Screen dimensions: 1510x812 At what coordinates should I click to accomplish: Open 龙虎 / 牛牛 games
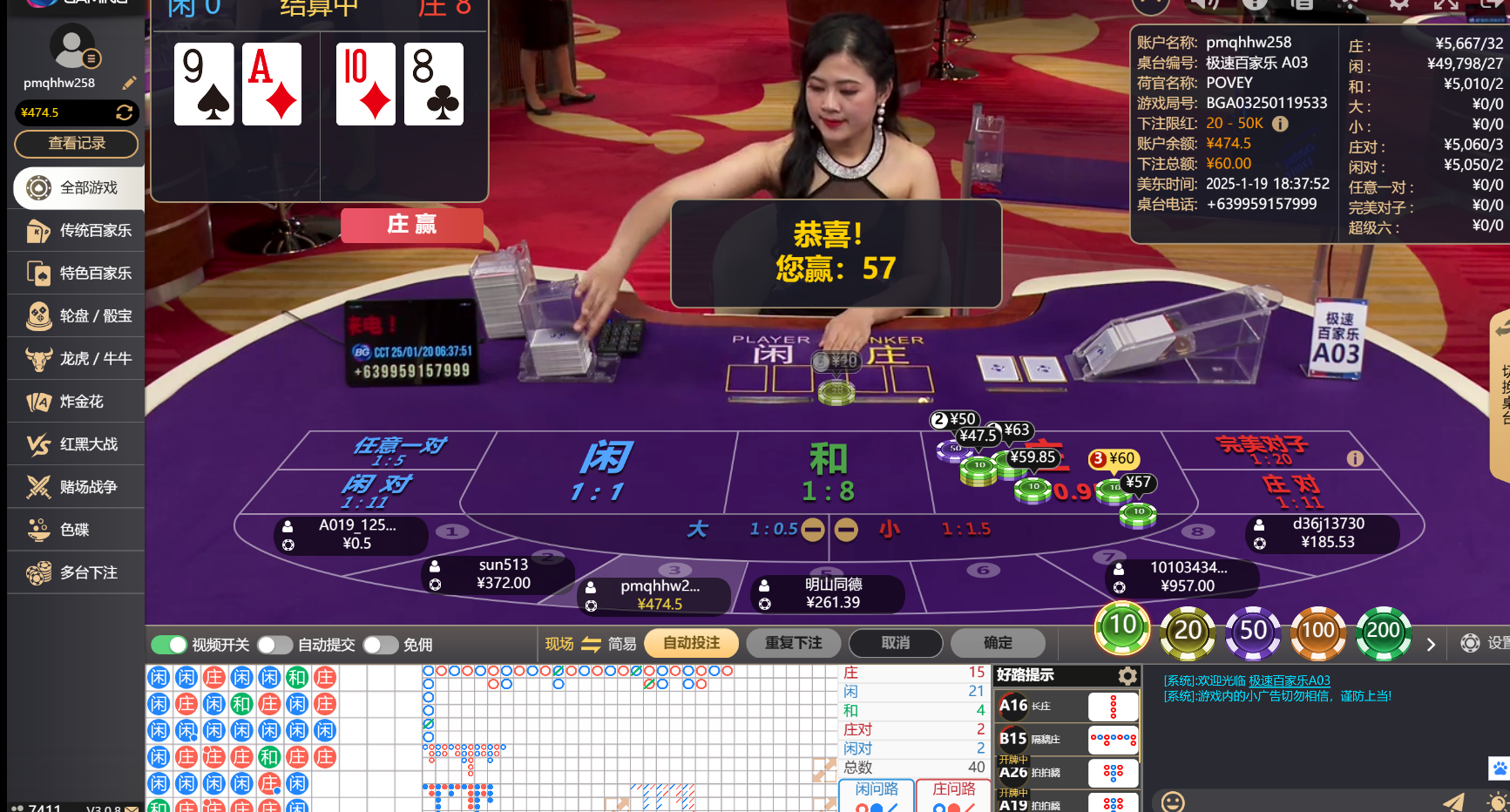click(x=77, y=359)
